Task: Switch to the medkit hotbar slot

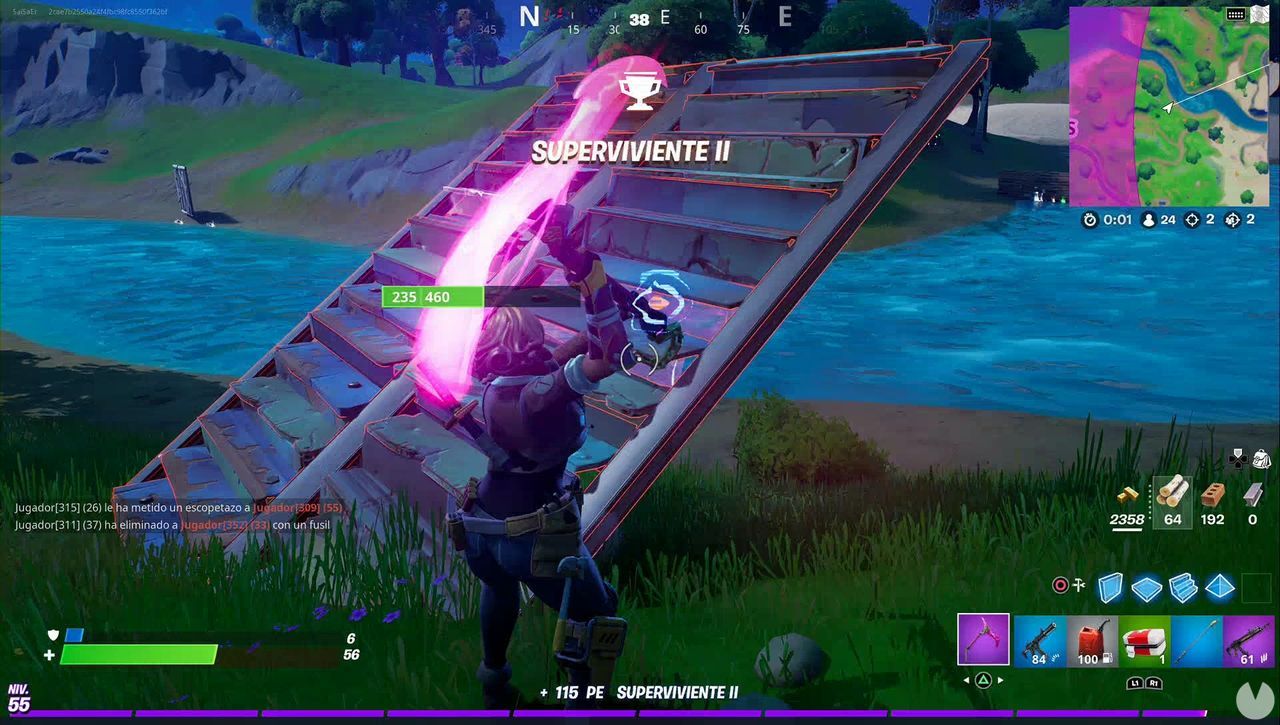Action: (1143, 639)
